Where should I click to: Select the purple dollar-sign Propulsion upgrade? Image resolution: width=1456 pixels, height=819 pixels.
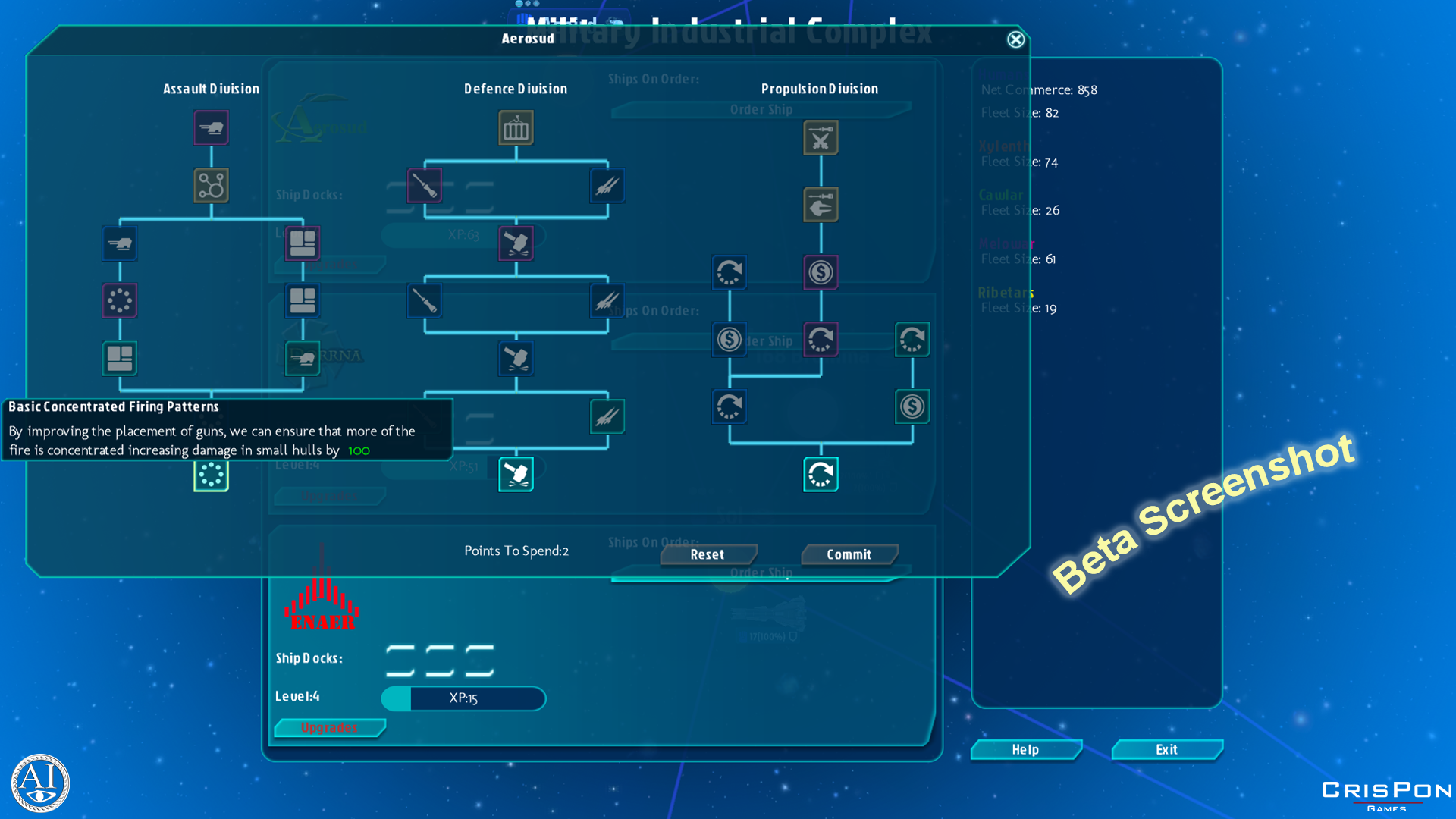click(x=821, y=272)
